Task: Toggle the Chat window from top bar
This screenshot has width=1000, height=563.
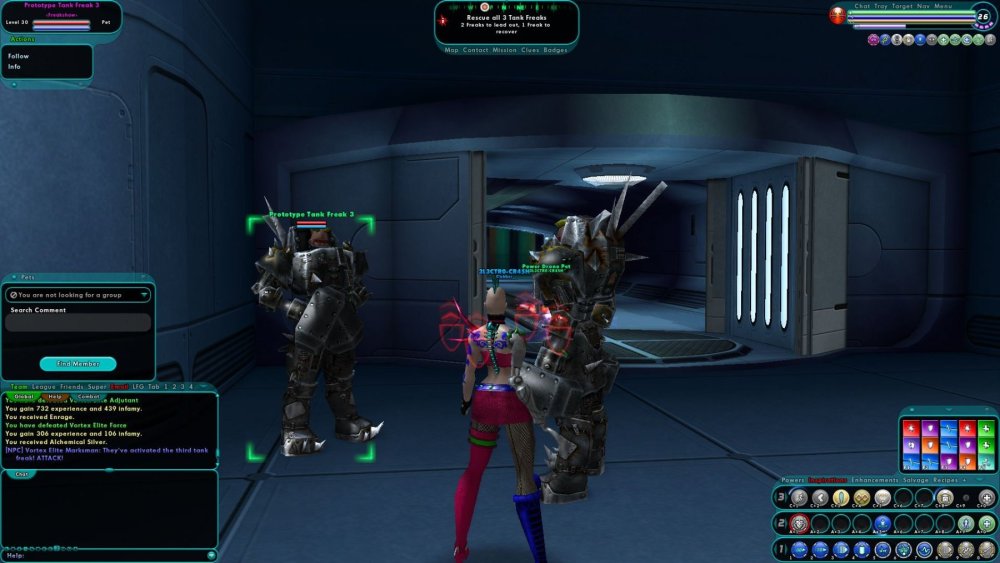Action: [862, 6]
